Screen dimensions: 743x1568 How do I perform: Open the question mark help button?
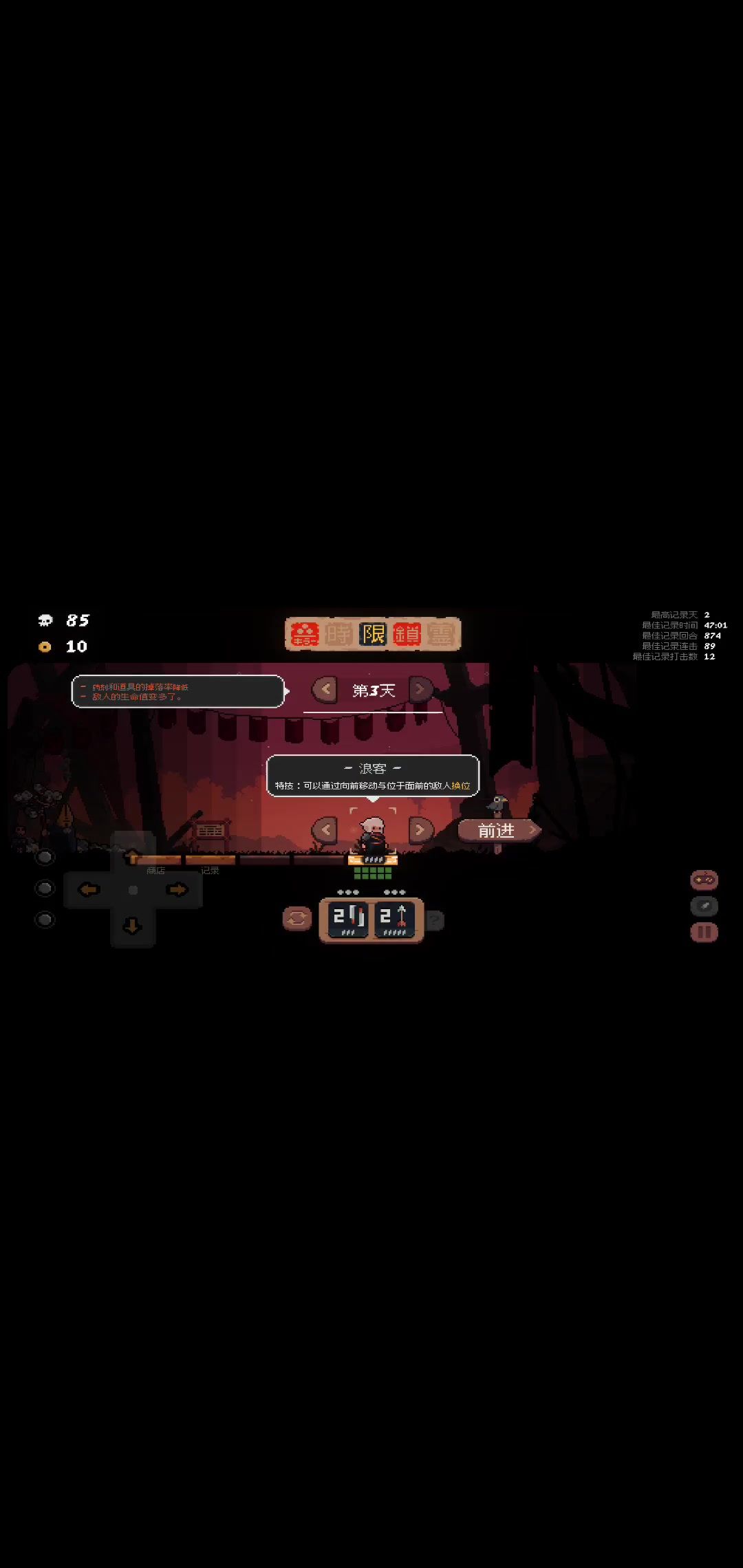tap(435, 920)
